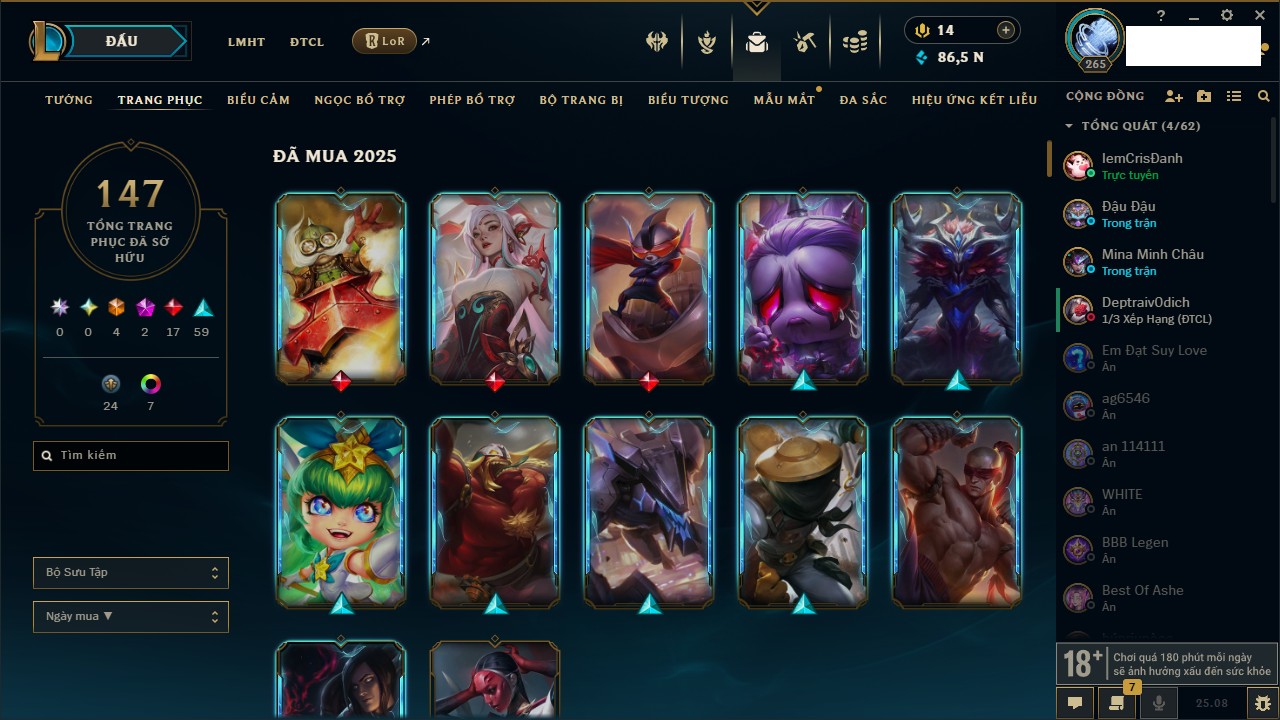Choose the sad purple creature skin card
The height and width of the screenshot is (720, 1280).
[x=803, y=288]
